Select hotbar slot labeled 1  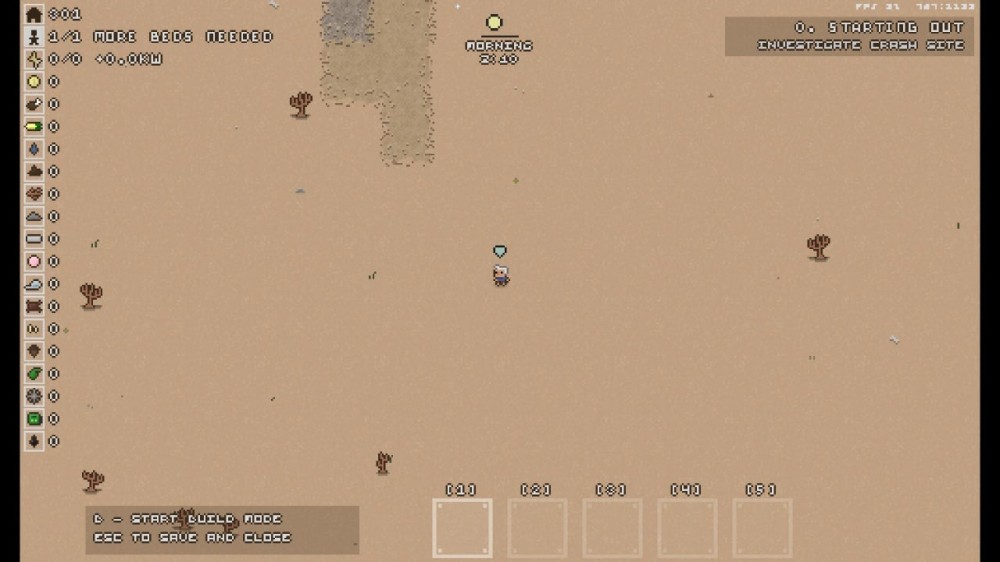[x=462, y=528]
